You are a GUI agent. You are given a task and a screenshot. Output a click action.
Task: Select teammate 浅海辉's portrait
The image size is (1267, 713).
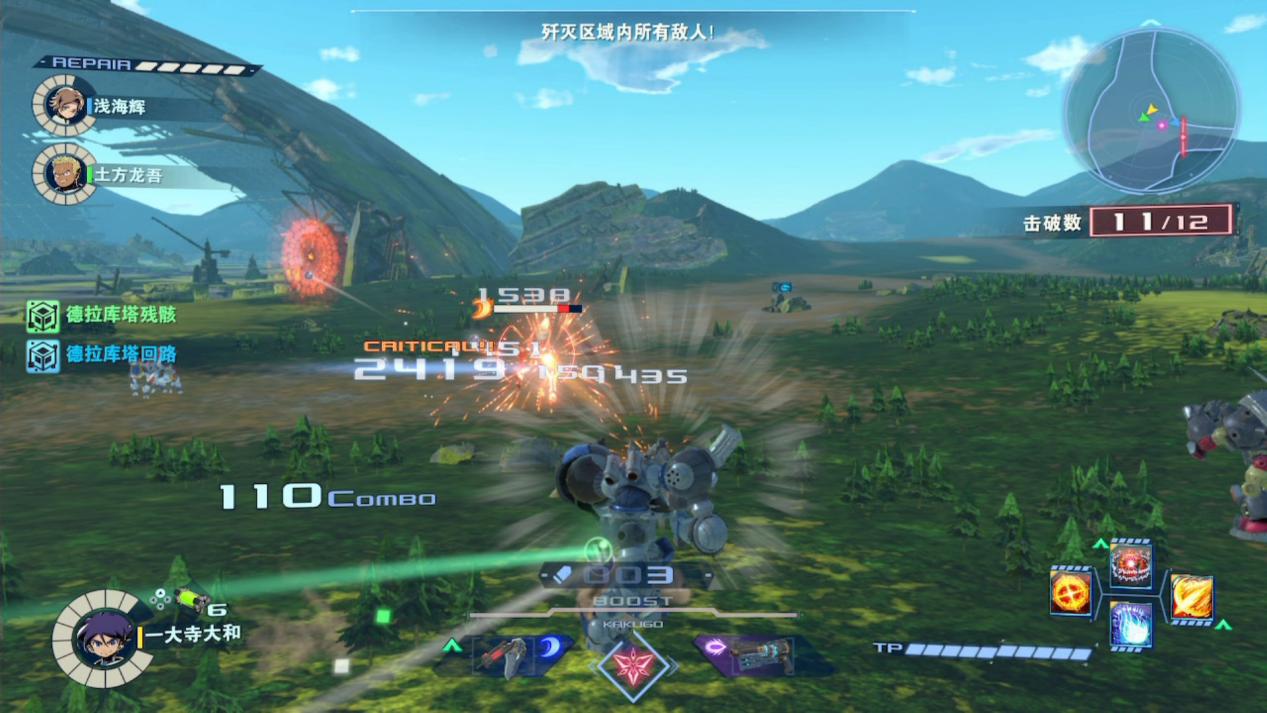pyautogui.click(x=66, y=105)
